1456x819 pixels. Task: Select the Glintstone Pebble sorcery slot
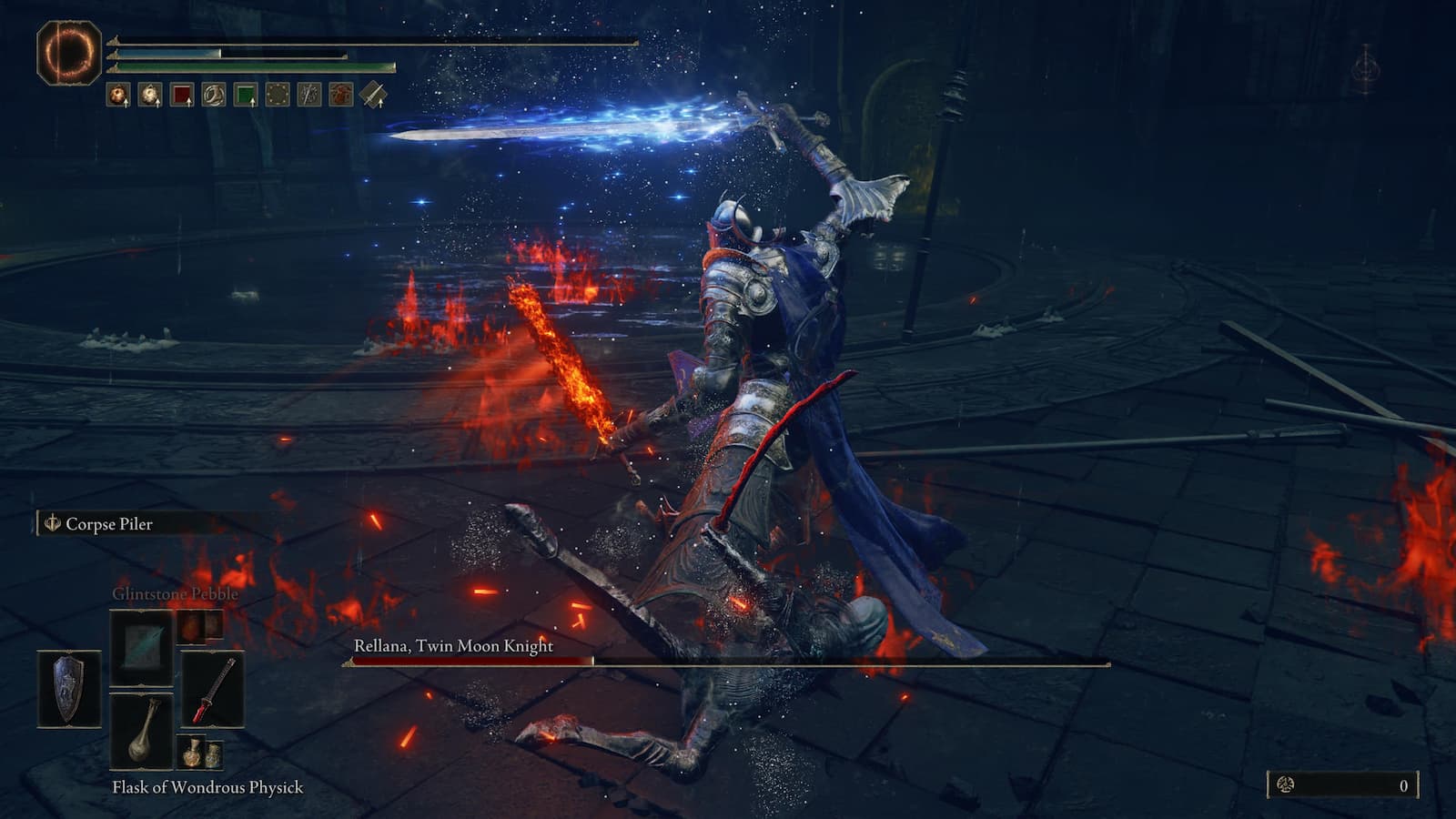(x=141, y=648)
